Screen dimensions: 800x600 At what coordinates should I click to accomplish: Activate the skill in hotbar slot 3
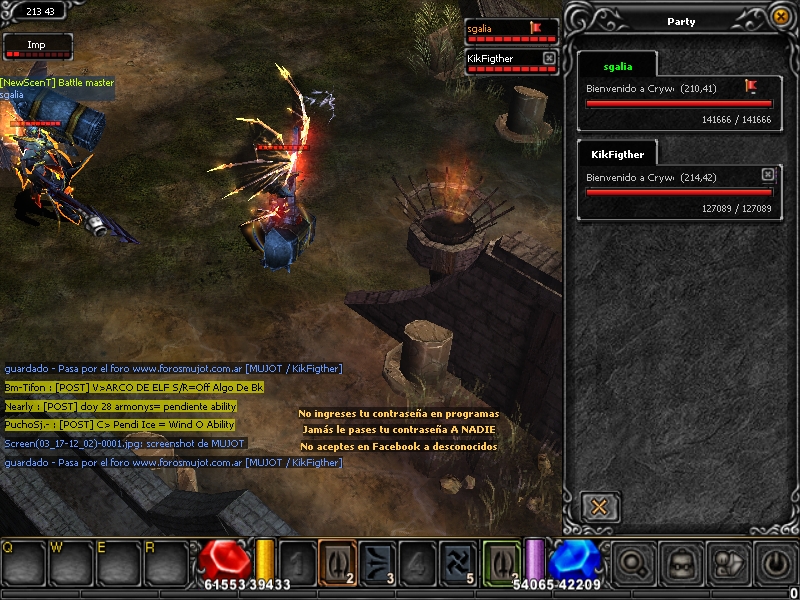coord(377,561)
